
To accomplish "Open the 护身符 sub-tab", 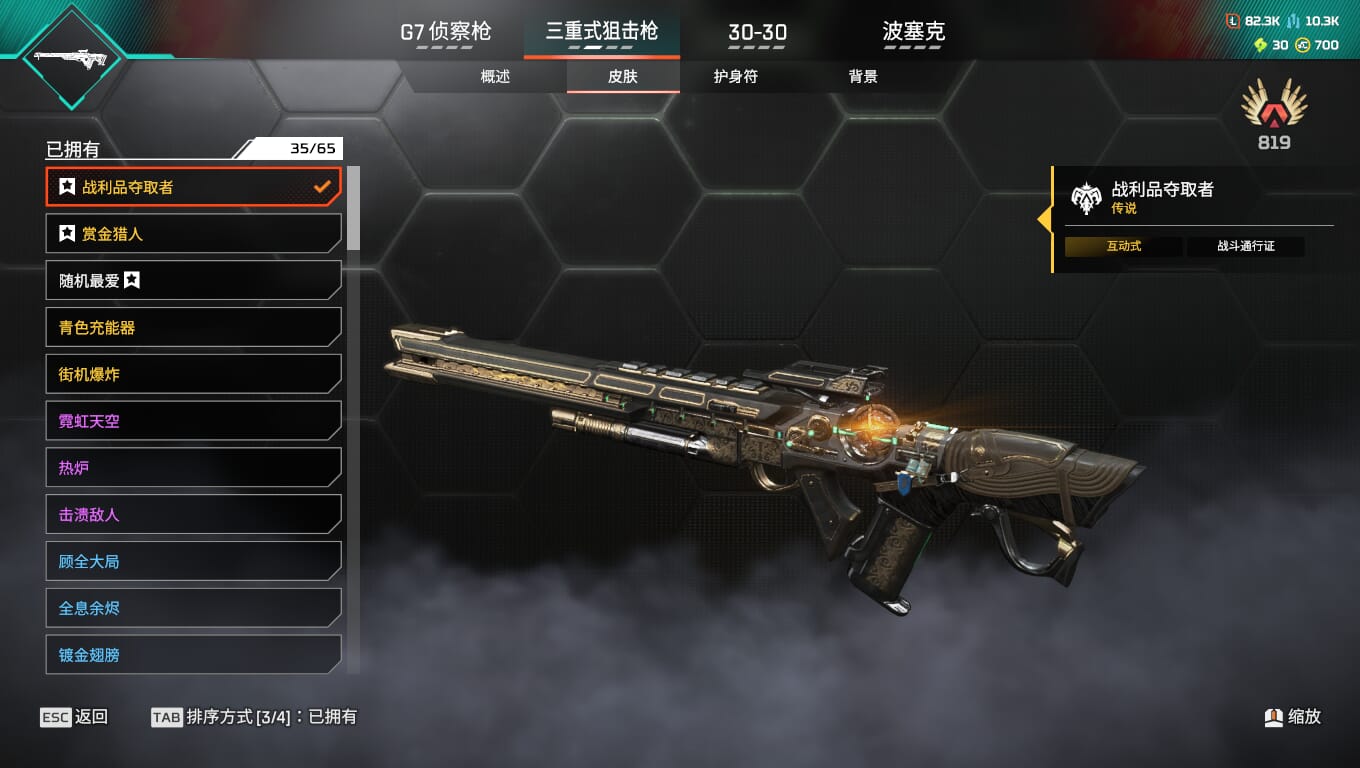I will (x=735, y=77).
